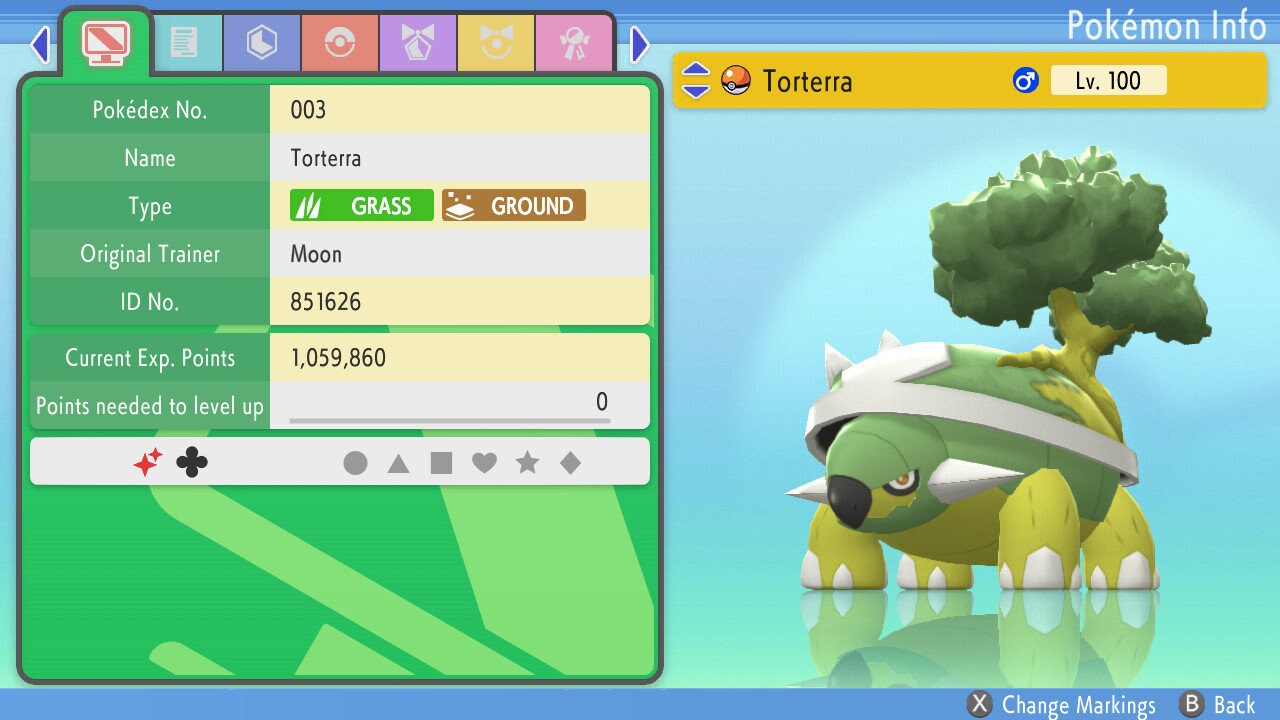Open the purple contest moves tab
The height and width of the screenshot is (720, 1280).
[x=417, y=43]
